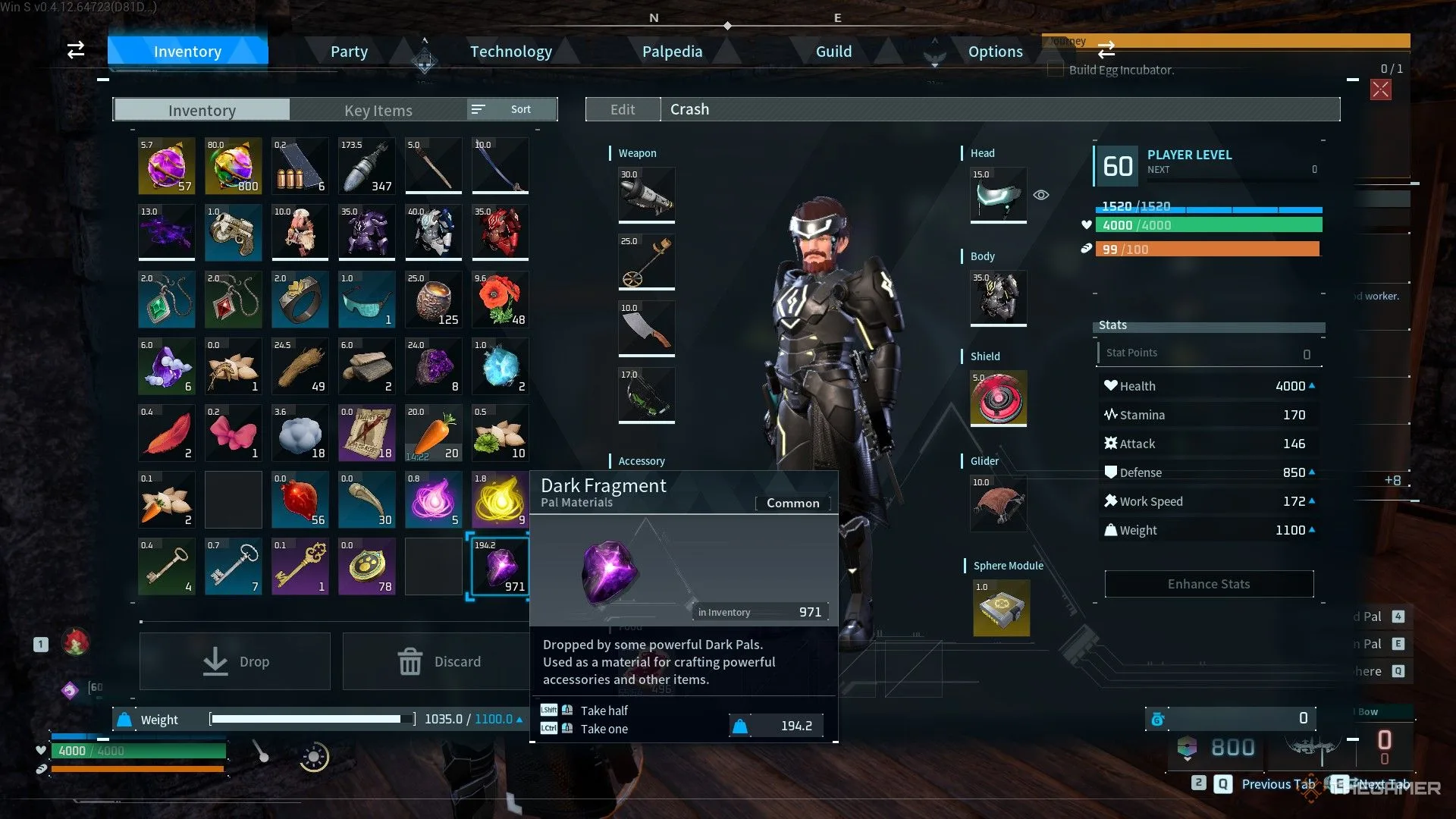Edit the player name

(x=623, y=109)
